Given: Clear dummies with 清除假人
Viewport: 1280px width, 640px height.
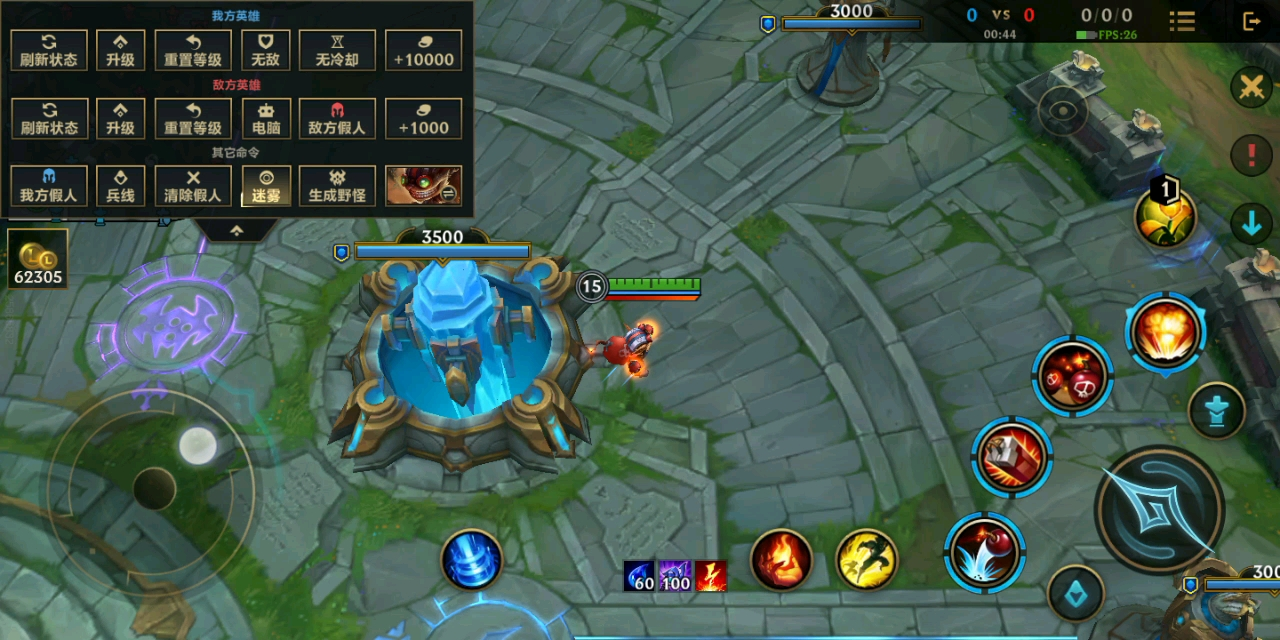Looking at the screenshot, I should click(193, 186).
